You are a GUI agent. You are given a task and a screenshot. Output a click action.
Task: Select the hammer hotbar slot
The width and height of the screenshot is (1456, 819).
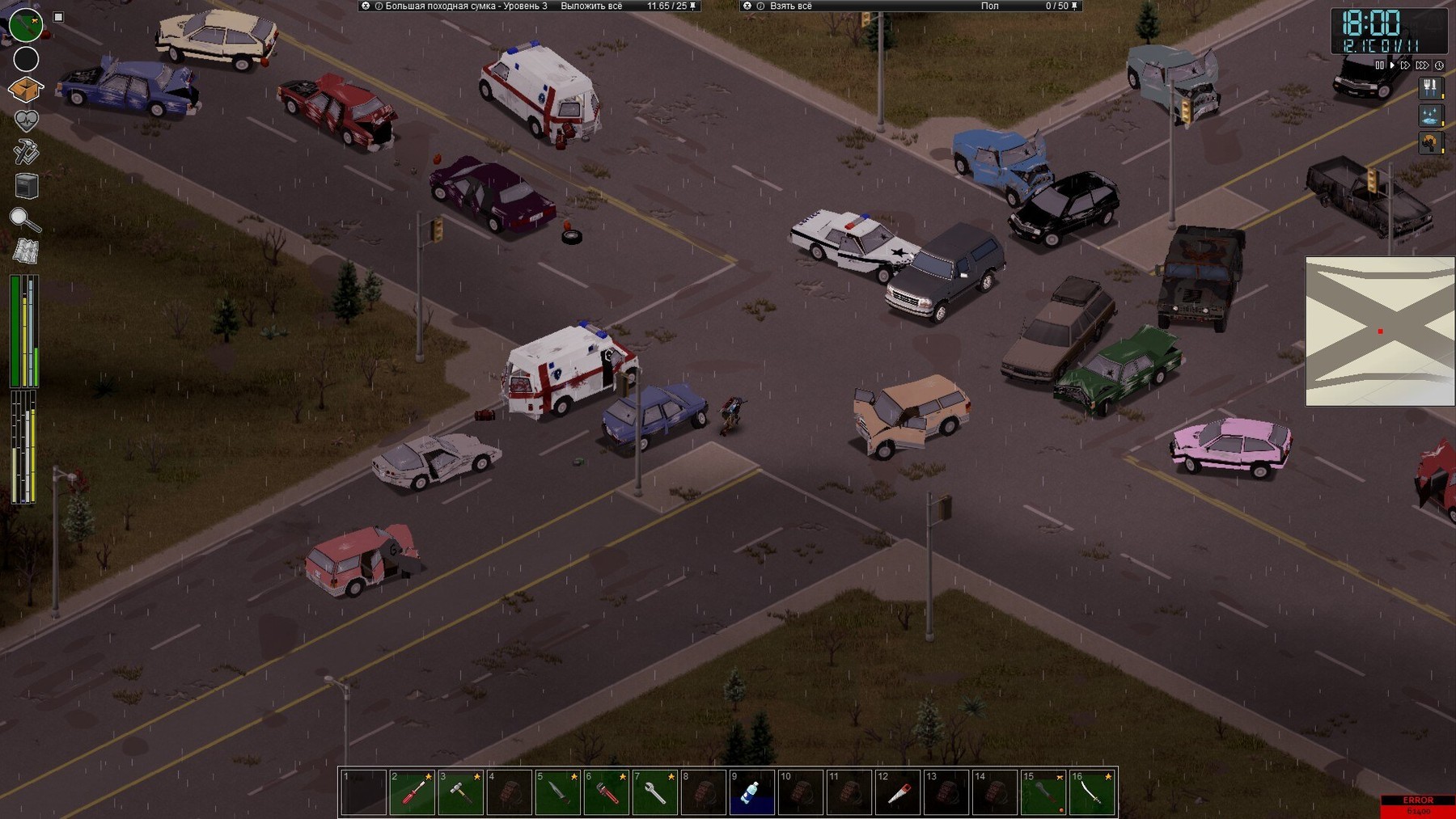pyautogui.click(x=461, y=792)
